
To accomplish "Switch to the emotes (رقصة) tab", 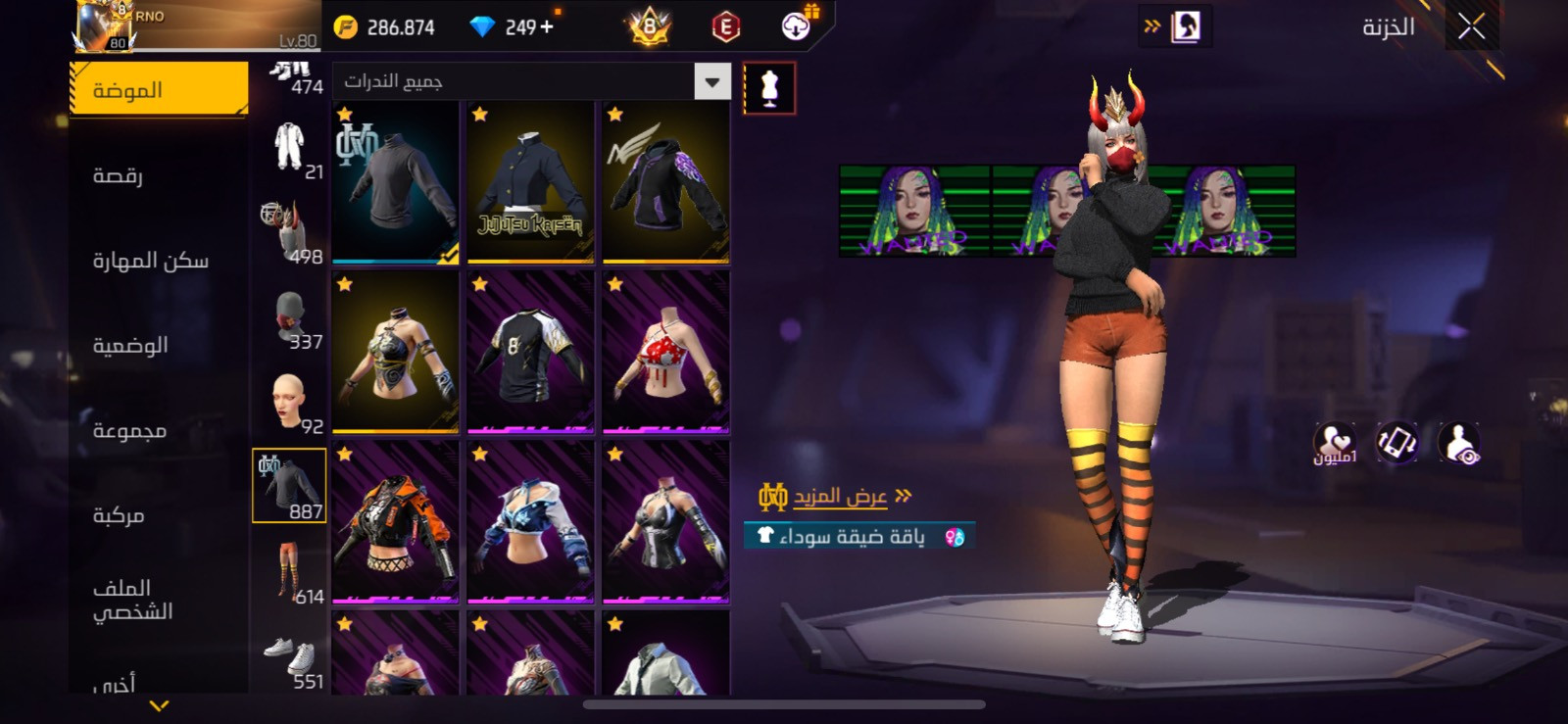I will click(119, 175).
